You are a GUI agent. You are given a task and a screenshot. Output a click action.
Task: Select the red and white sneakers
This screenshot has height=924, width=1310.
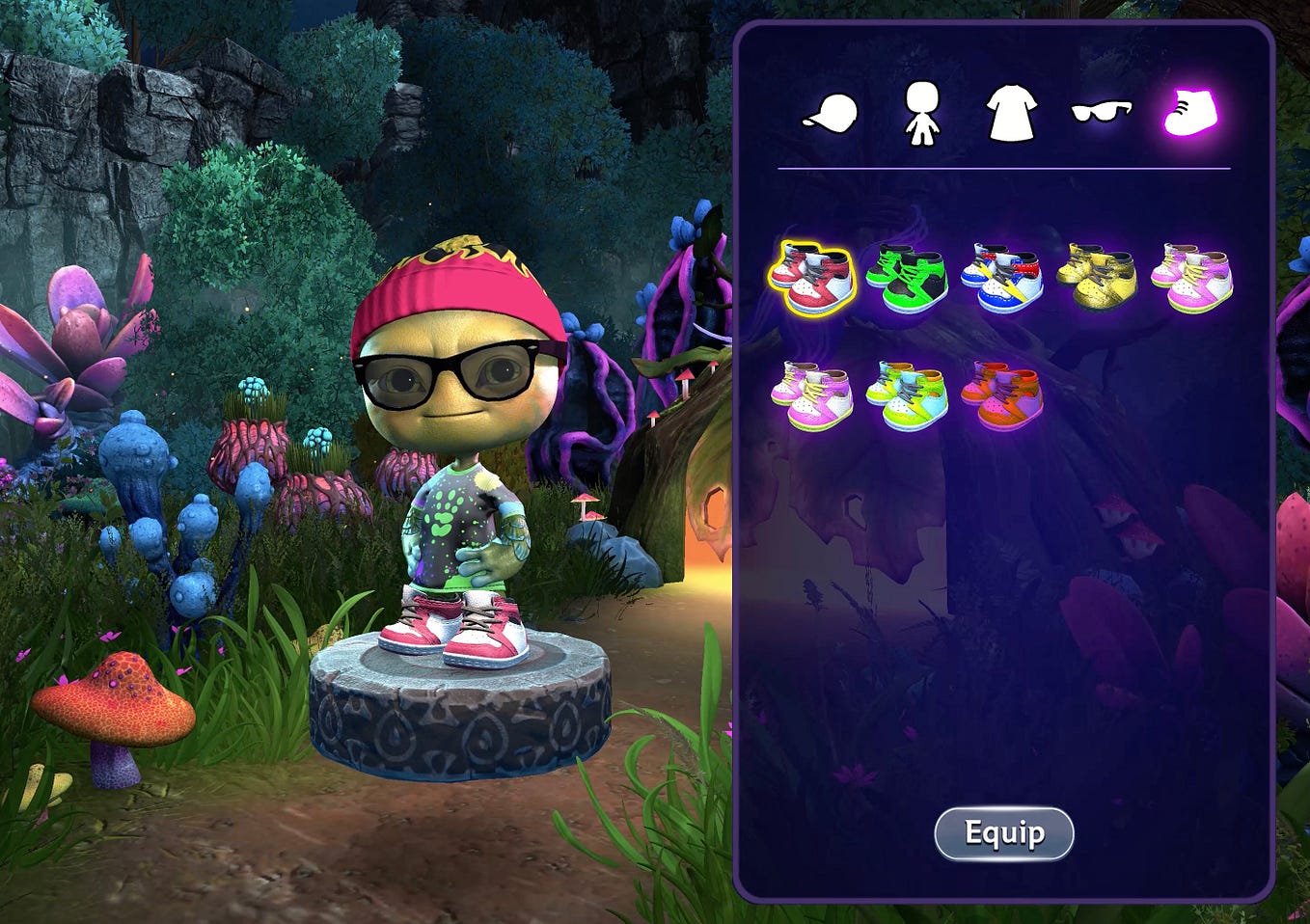(x=812, y=279)
